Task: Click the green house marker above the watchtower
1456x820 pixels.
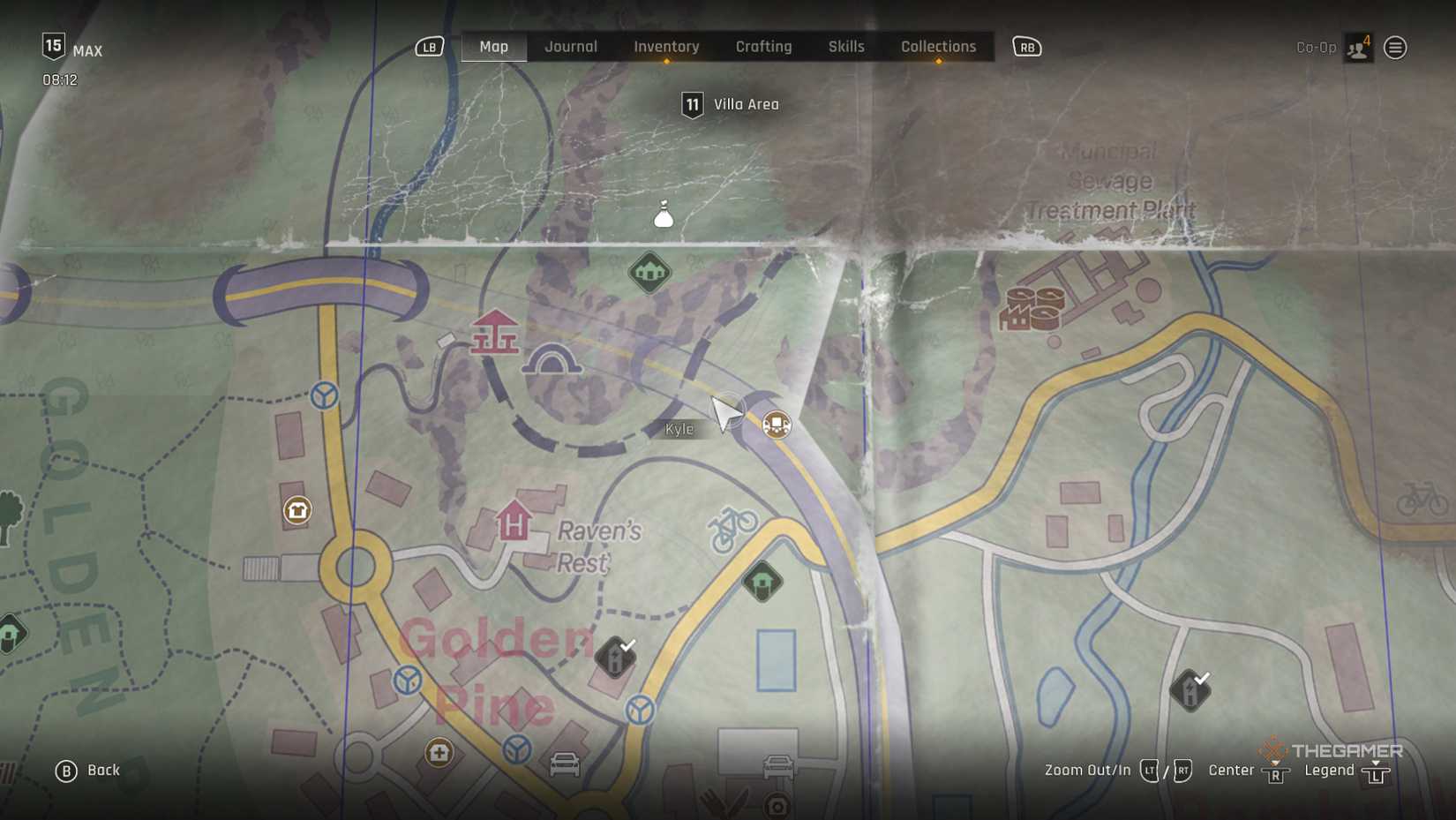Action: (x=649, y=272)
